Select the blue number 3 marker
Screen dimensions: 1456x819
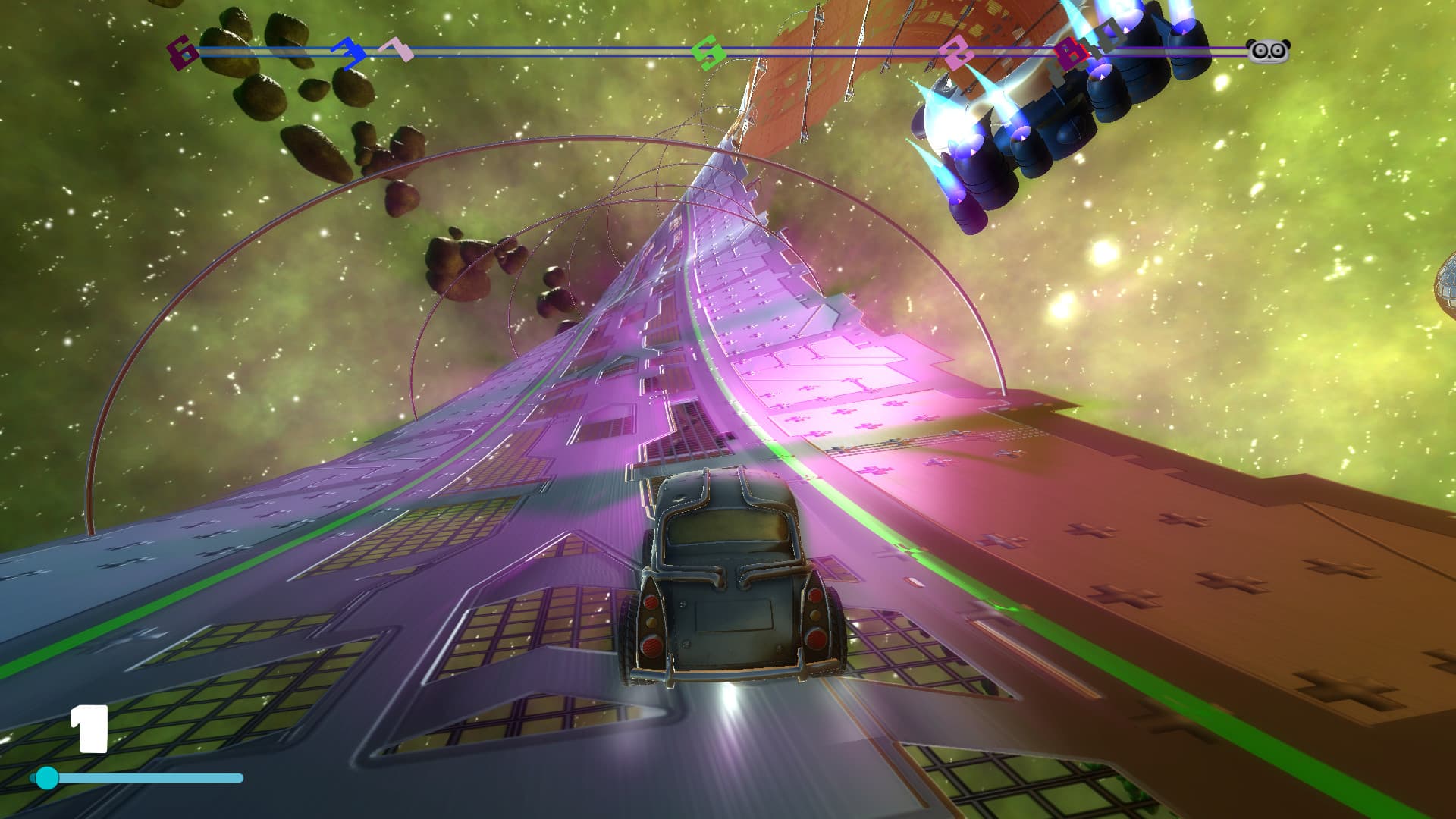350,55
